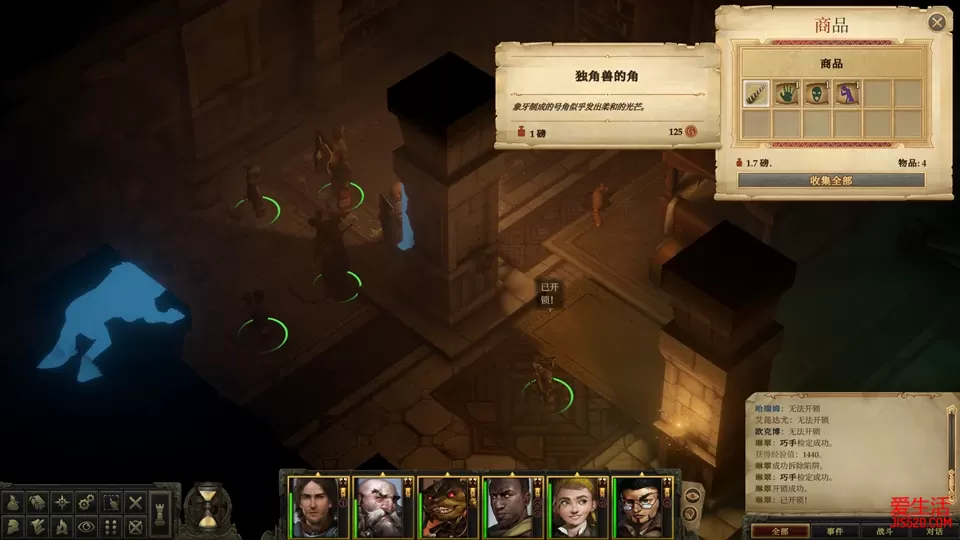Image resolution: width=960 pixels, height=540 pixels.
Task: Select the unicorn horn loot slot
Action: click(x=756, y=93)
